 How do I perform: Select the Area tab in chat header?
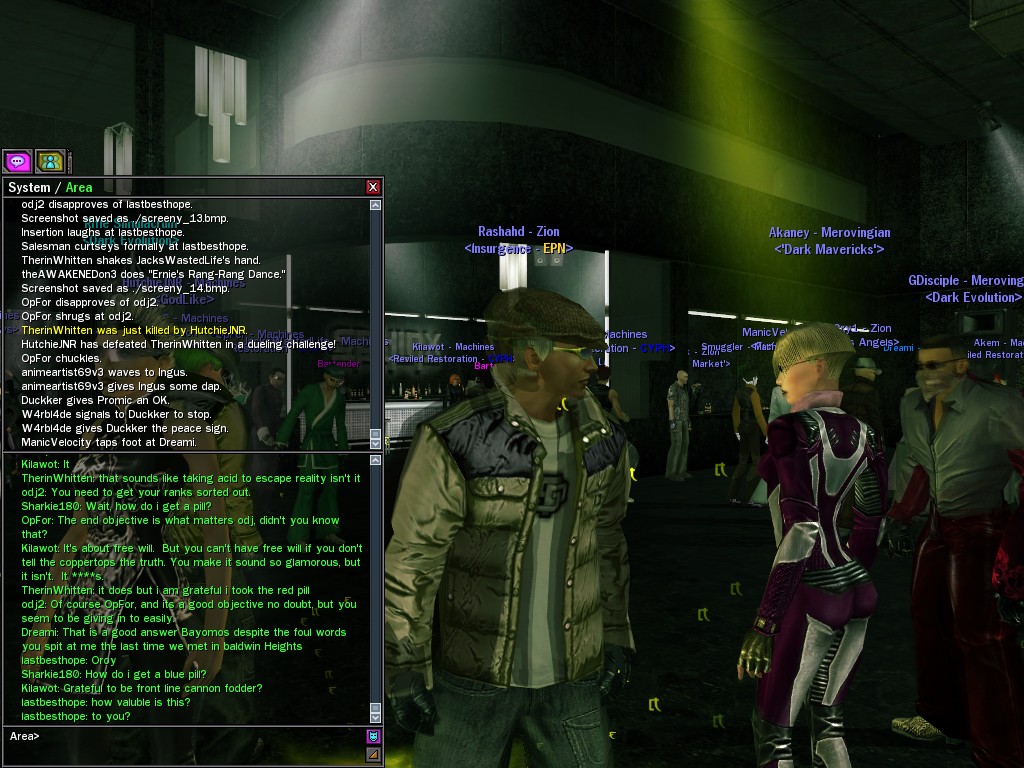coord(79,187)
